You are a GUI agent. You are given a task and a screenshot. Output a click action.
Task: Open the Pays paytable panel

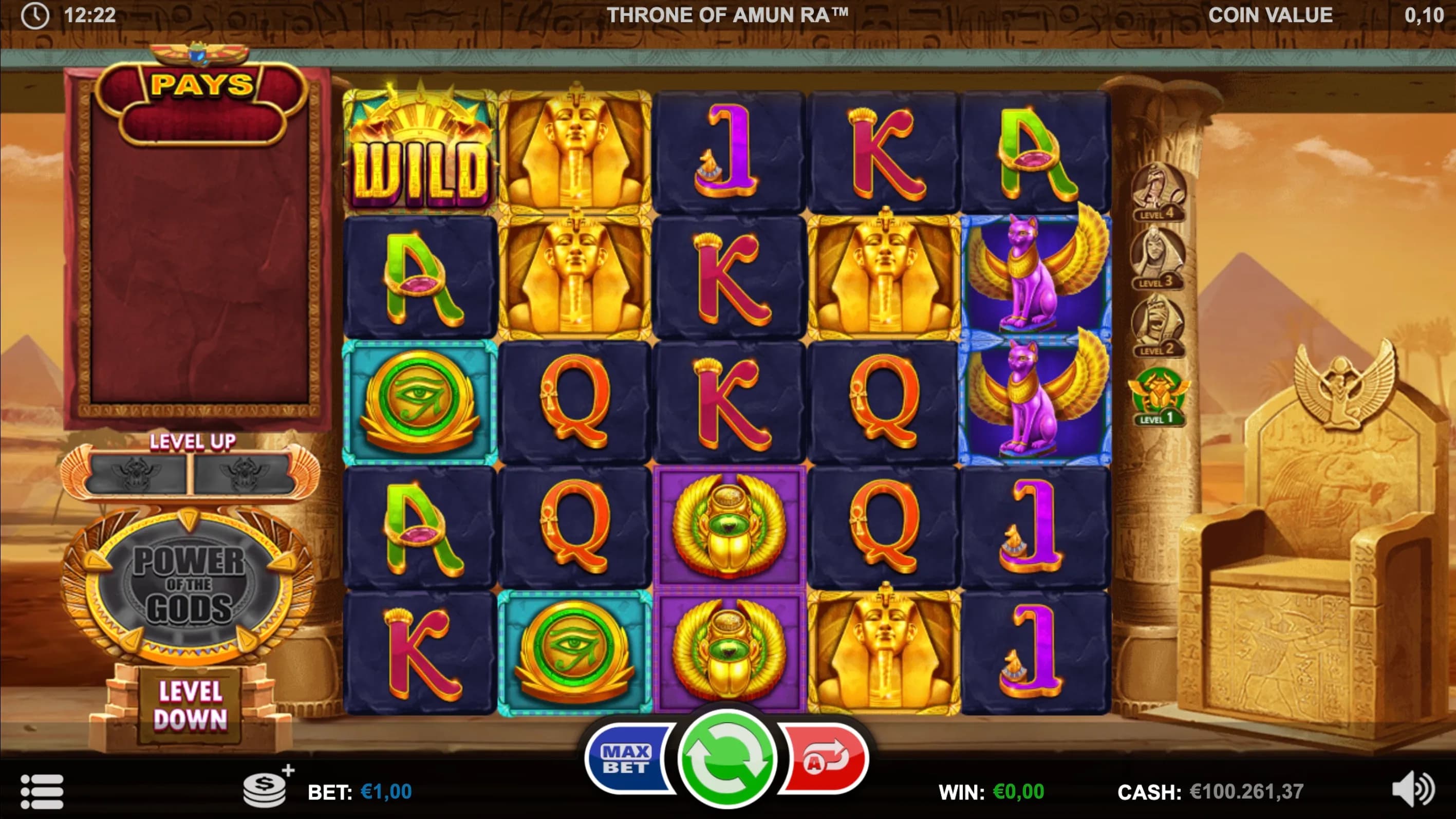201,85
